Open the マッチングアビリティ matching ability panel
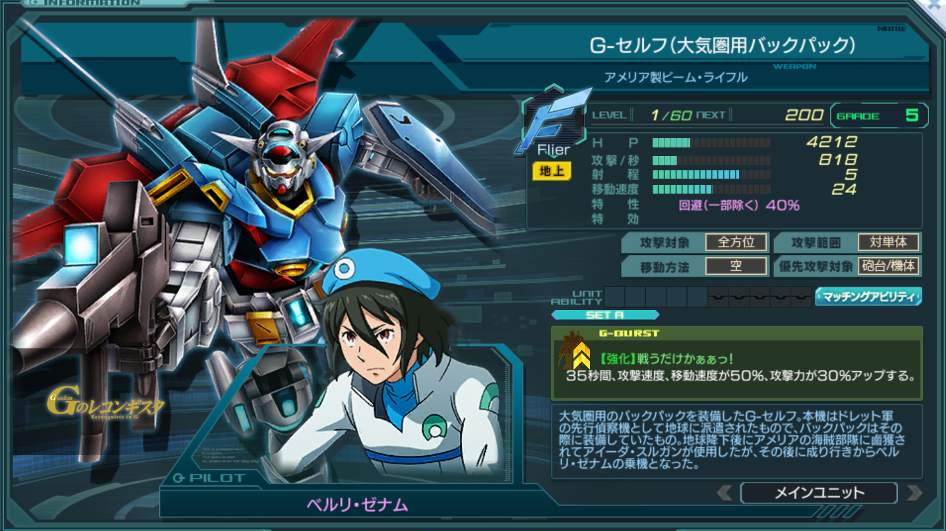 [x=868, y=297]
